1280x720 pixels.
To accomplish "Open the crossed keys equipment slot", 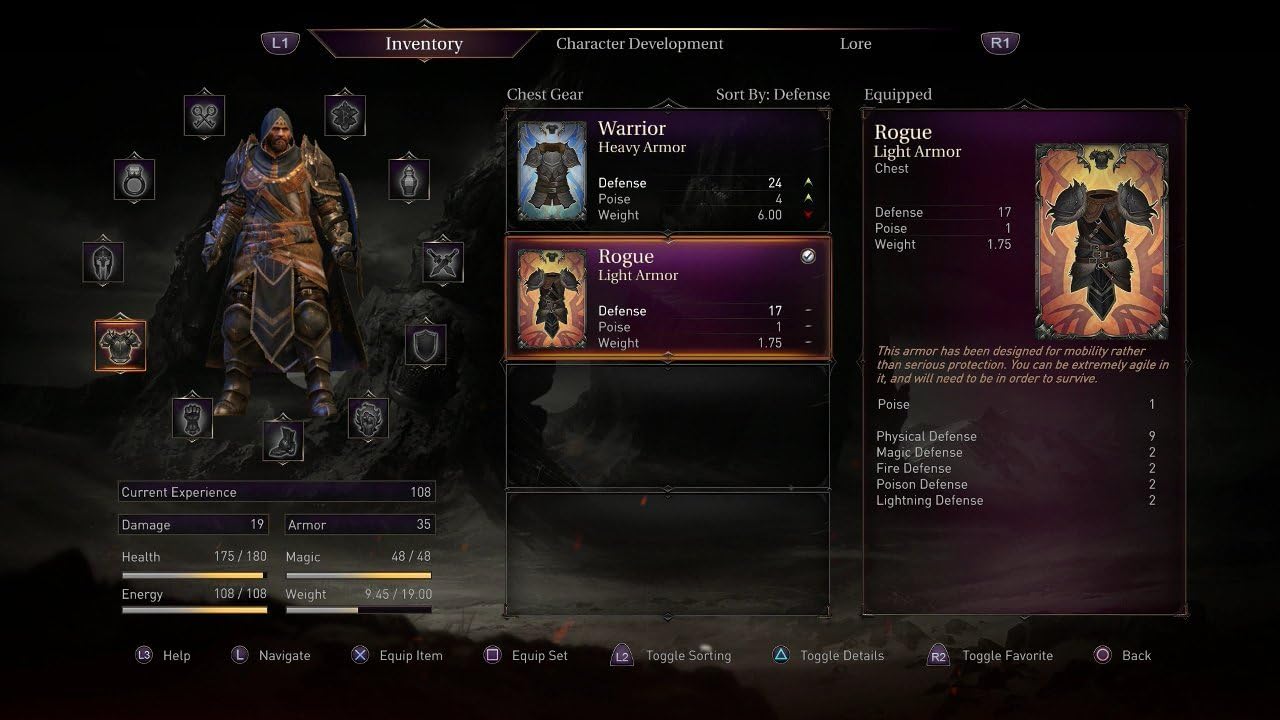I will (204, 117).
